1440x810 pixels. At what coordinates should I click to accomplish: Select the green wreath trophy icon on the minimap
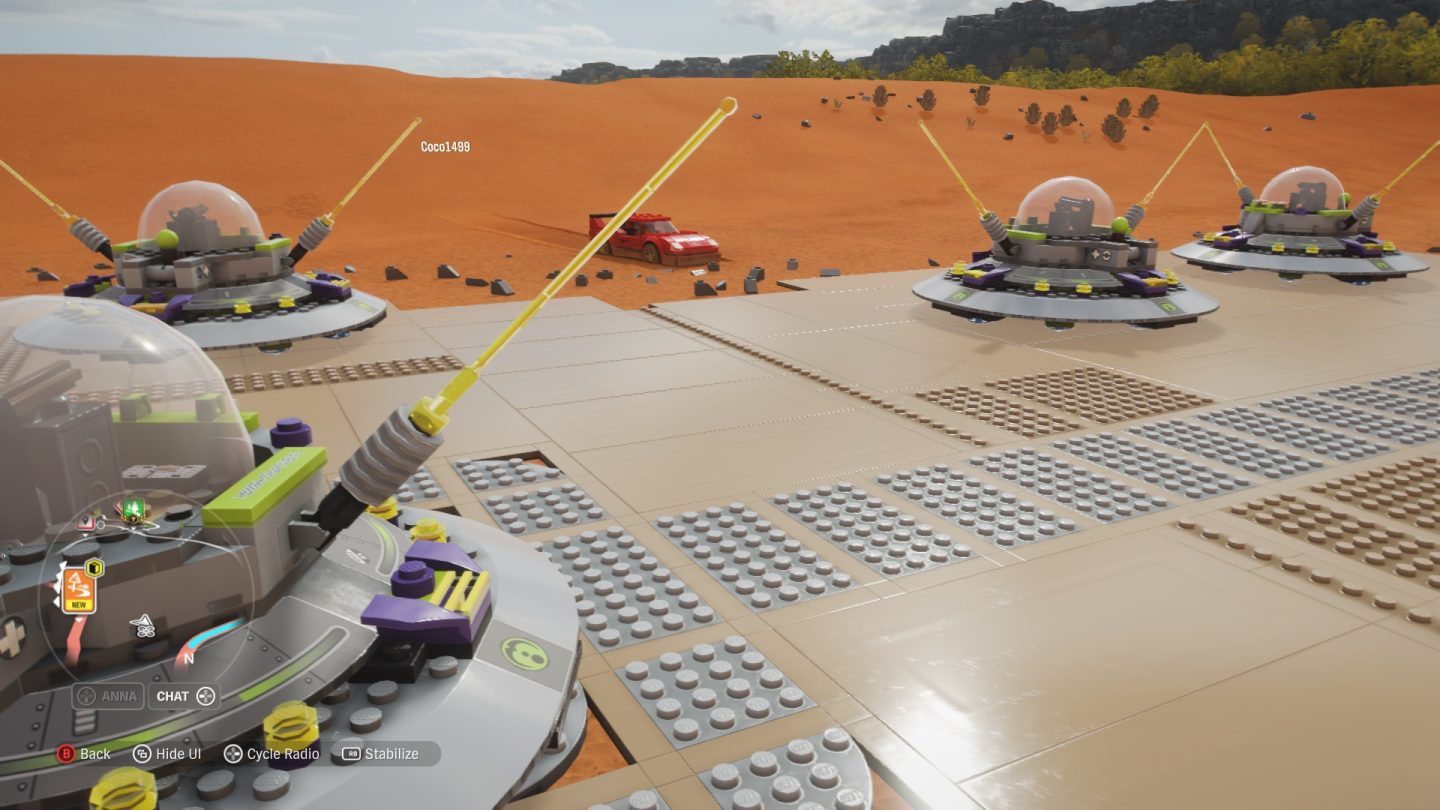point(132,507)
